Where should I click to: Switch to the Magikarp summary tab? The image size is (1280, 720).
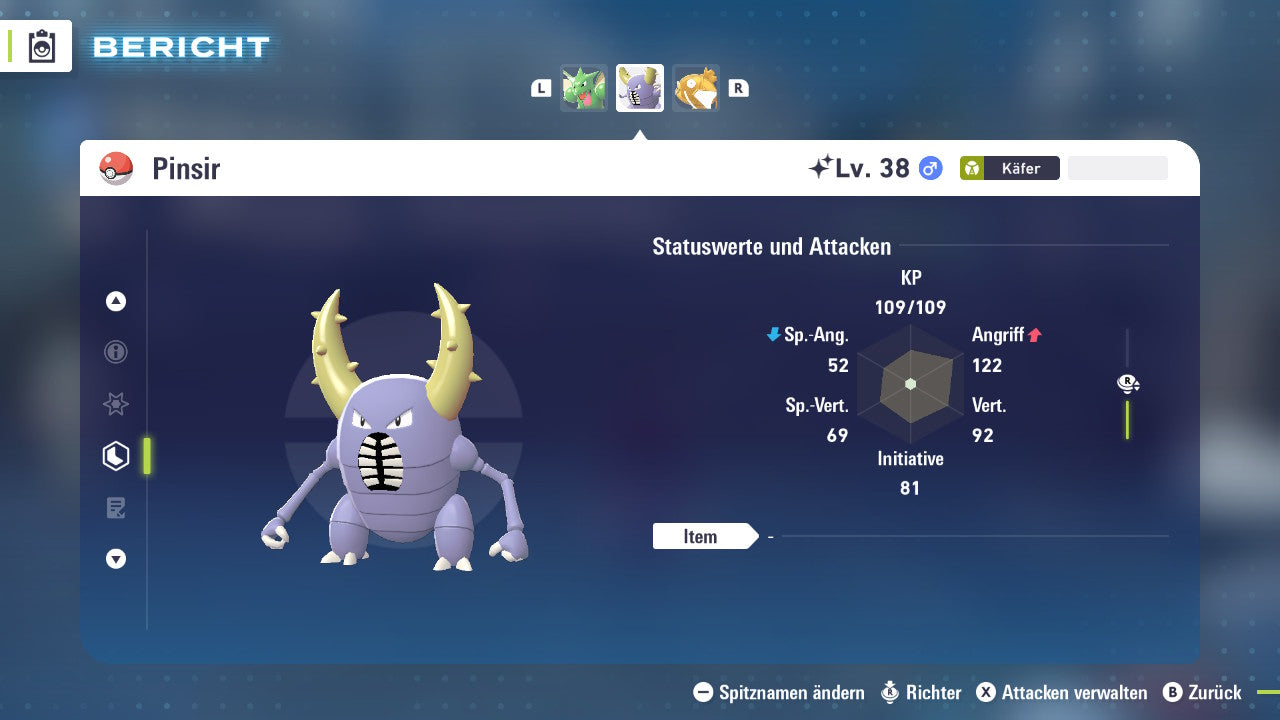click(696, 87)
